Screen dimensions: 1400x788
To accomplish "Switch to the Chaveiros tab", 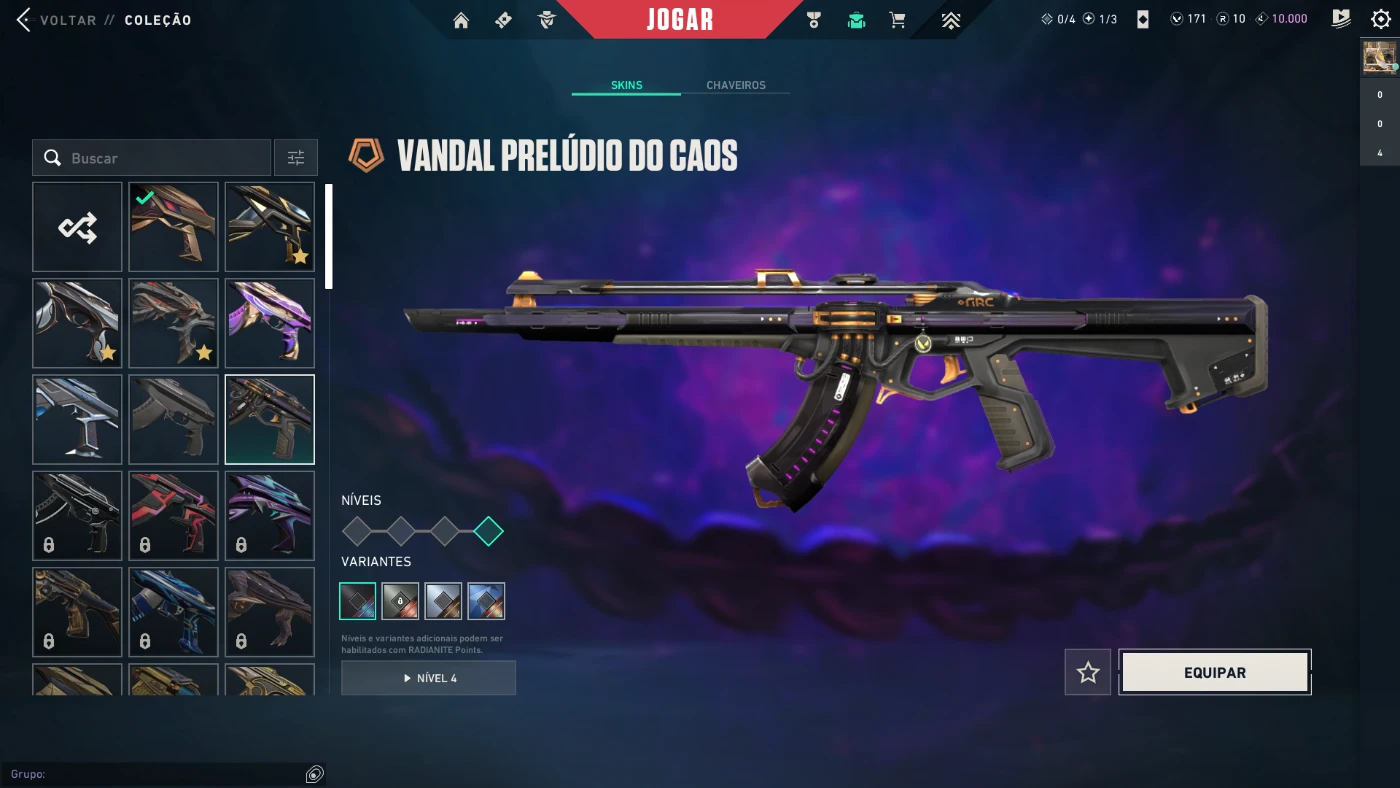I will (x=735, y=85).
